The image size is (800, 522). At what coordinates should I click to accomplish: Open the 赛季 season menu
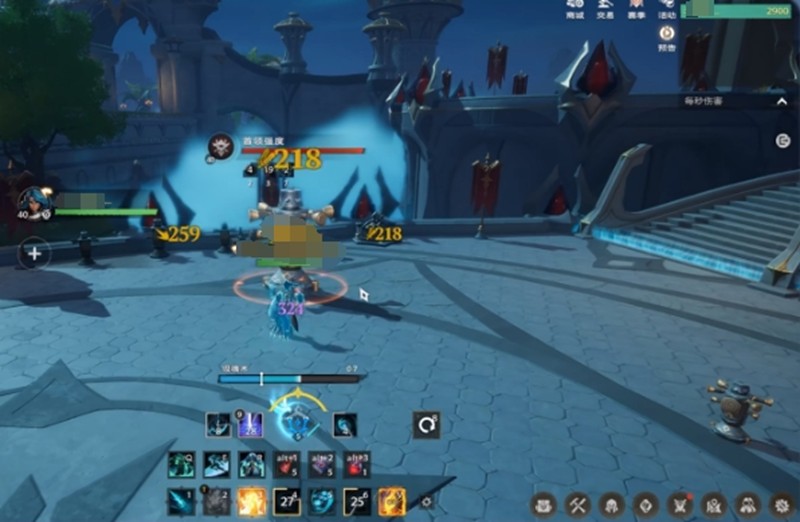(636, 9)
